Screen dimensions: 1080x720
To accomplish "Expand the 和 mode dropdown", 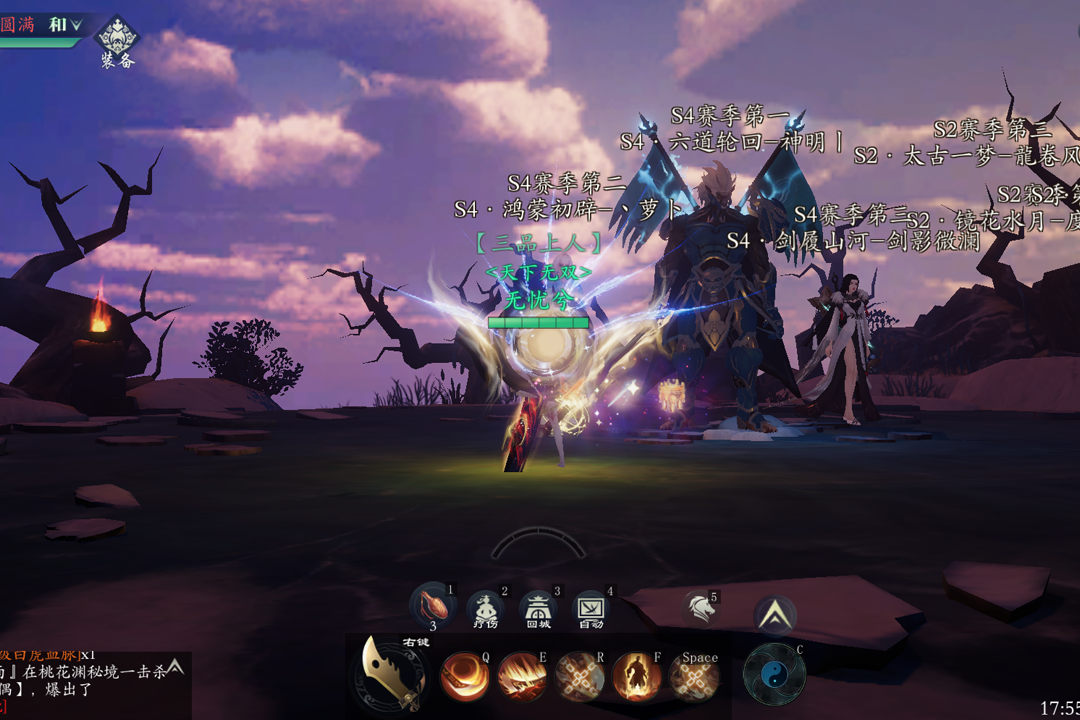I will point(66,25).
